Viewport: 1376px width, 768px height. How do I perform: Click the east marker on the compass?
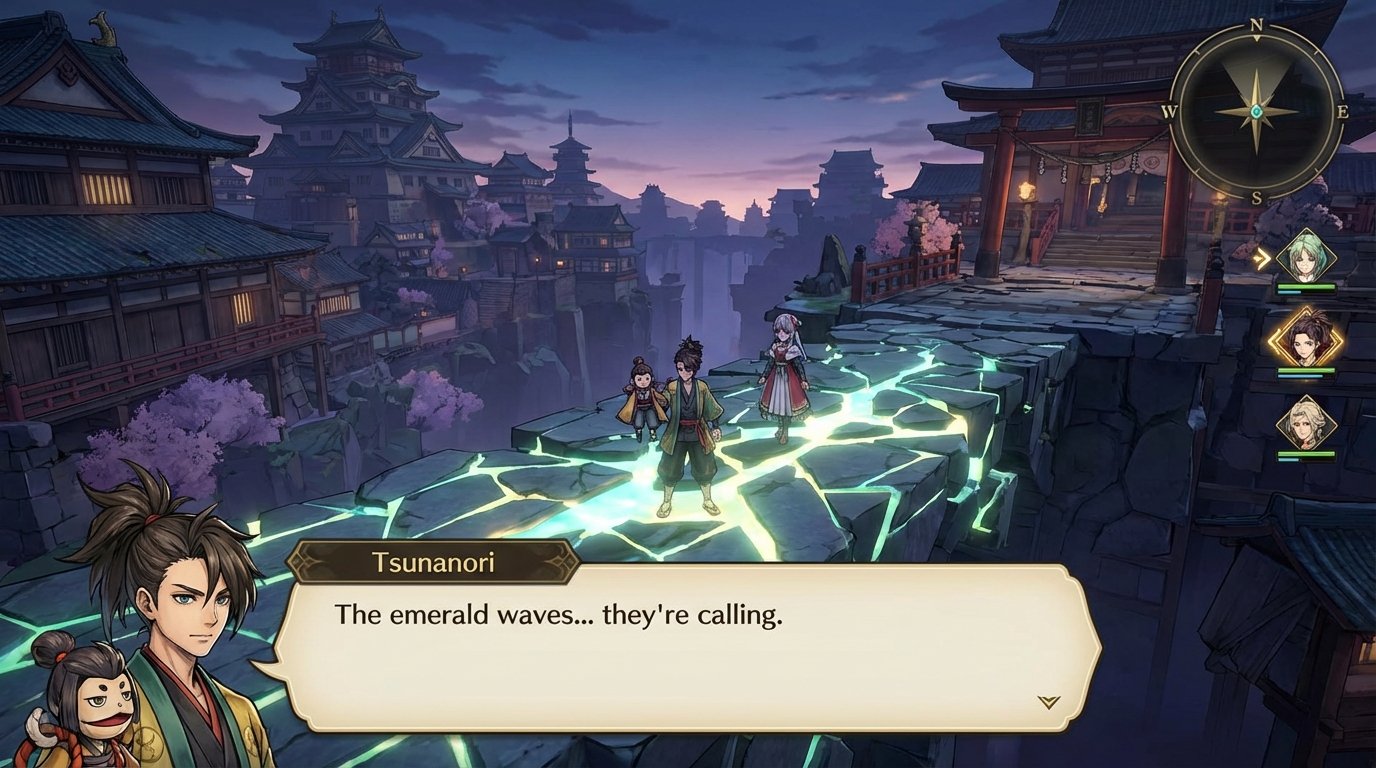point(1342,113)
